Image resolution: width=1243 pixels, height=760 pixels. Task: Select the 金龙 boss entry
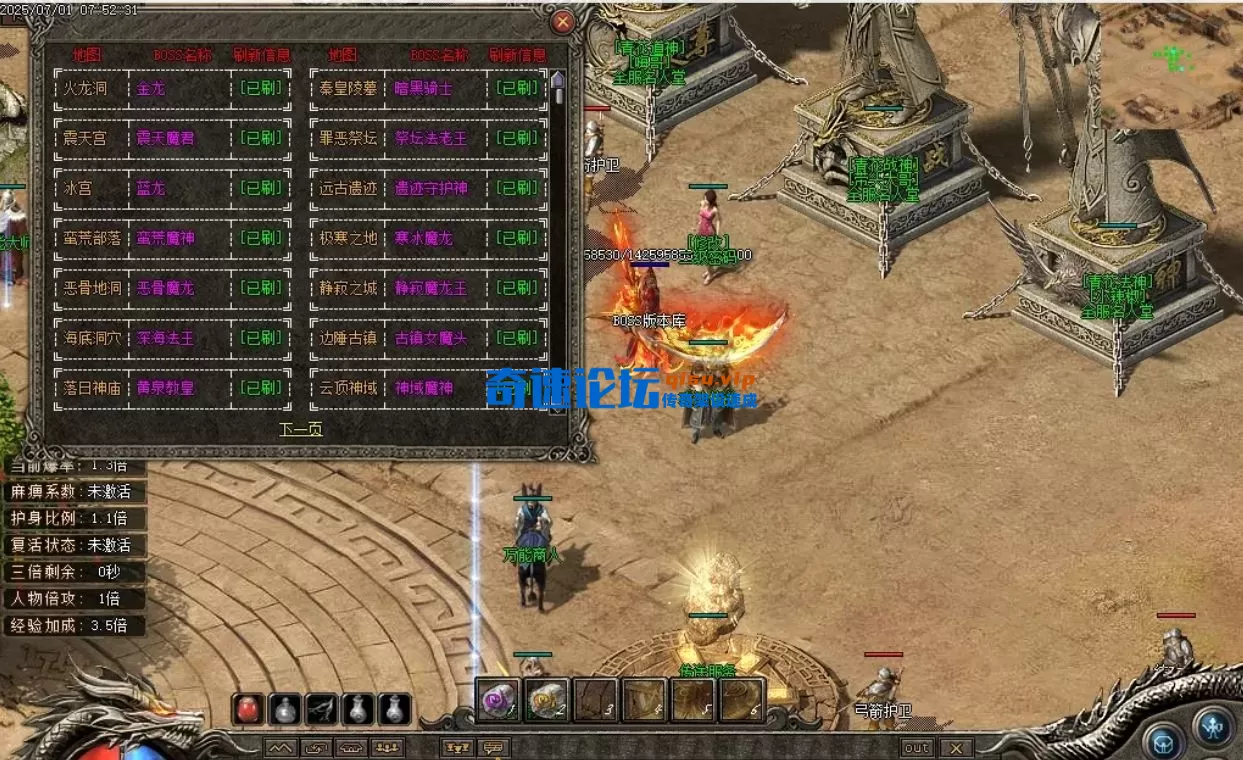tap(151, 88)
